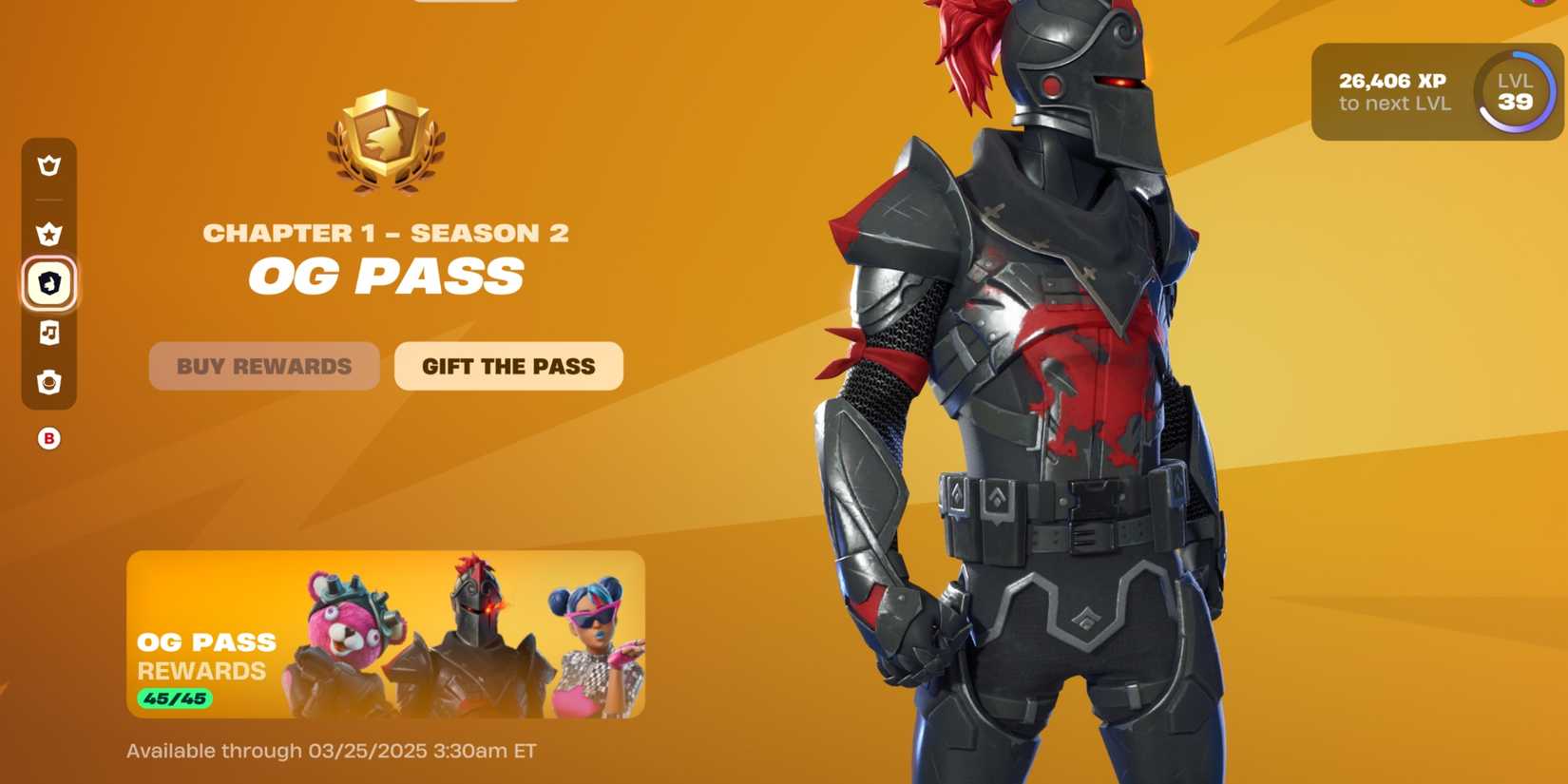The height and width of the screenshot is (784, 1568).
Task: Click the CHAPTER 1 - SEASON 2 label
Action: [x=386, y=231]
